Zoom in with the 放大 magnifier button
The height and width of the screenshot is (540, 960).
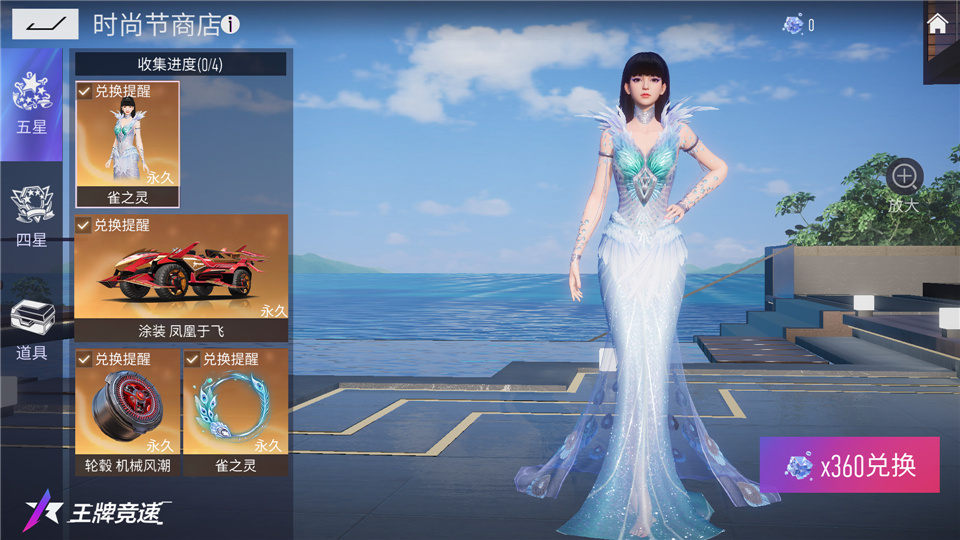tap(904, 178)
